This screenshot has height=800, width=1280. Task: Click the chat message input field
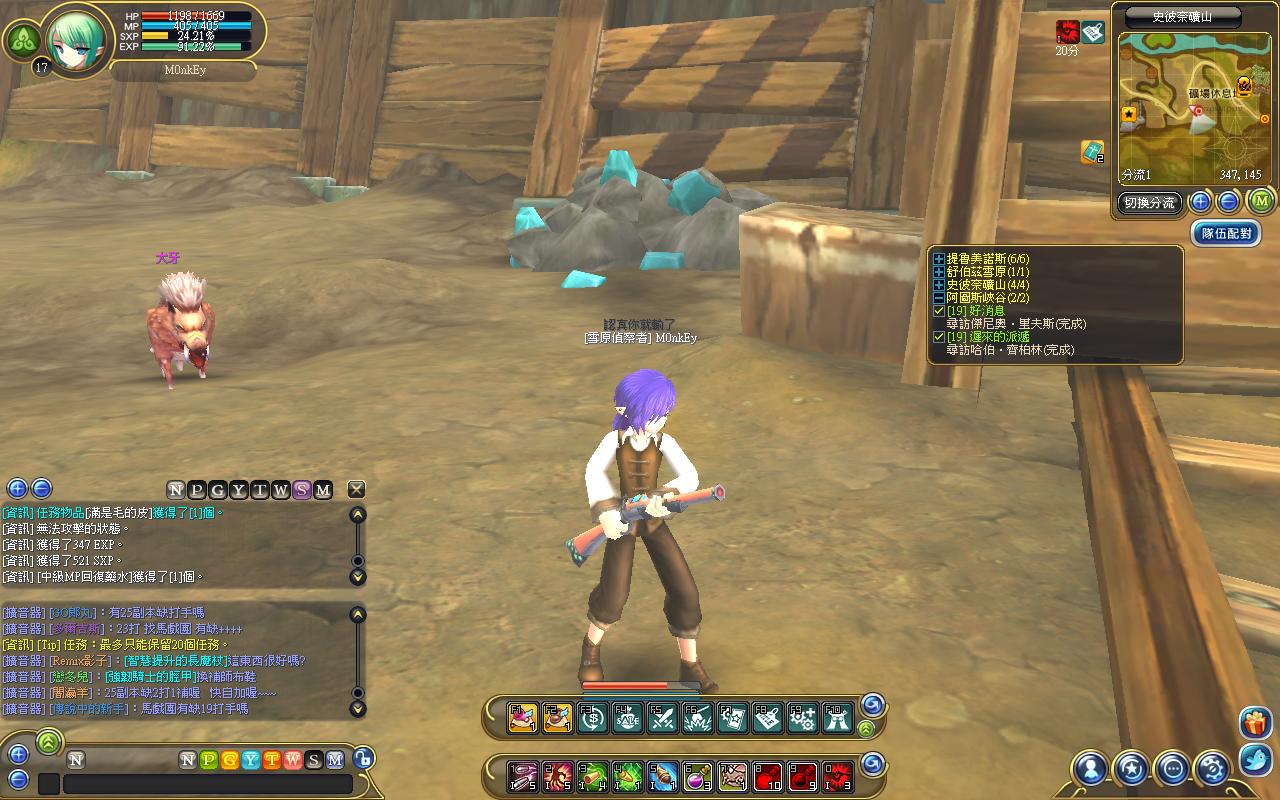click(207, 784)
